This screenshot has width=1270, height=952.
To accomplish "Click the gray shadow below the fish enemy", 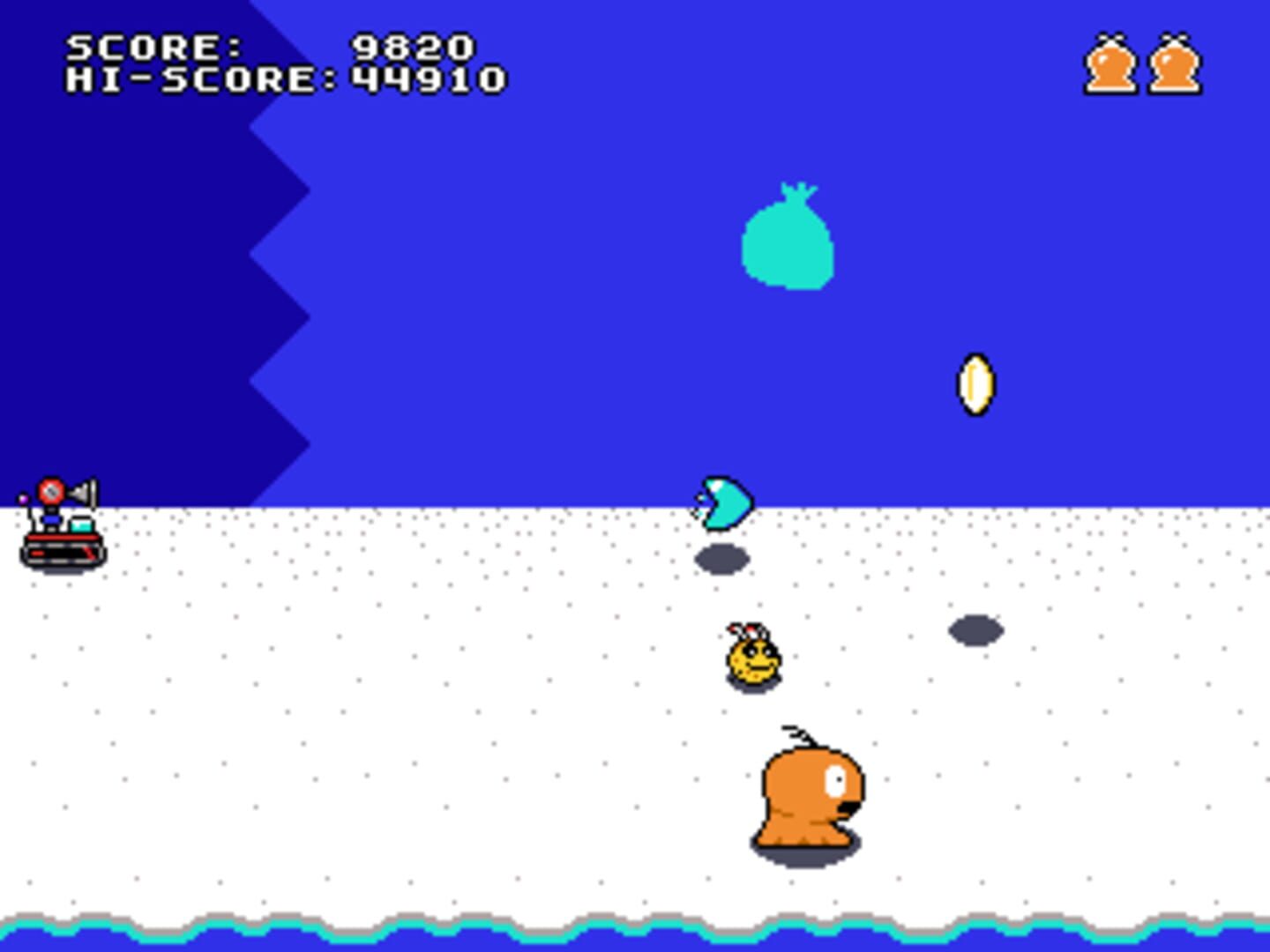I will [x=721, y=557].
